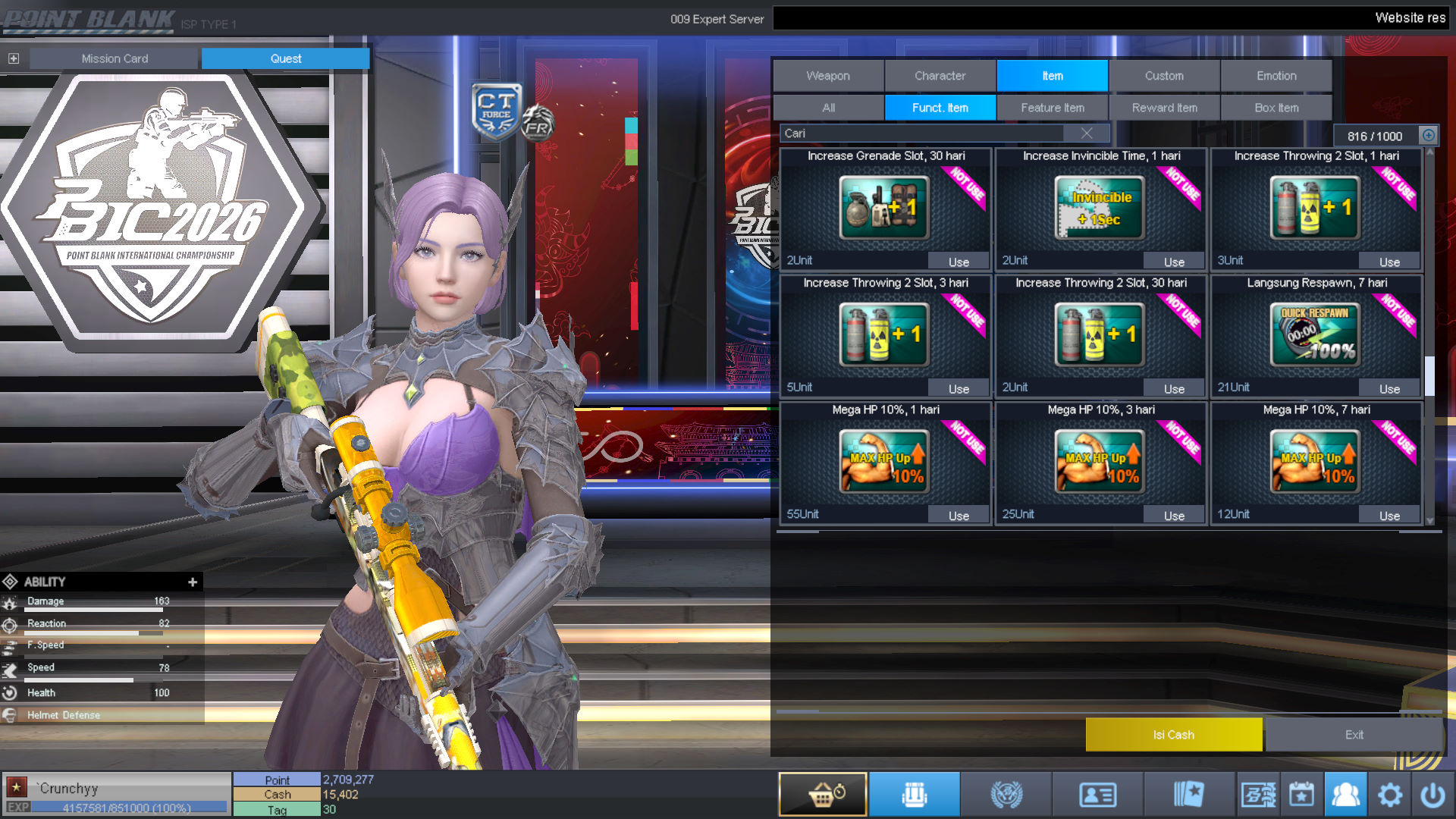Screen dimensions: 1456x819
Task: Expand inventory capacity with the plus button
Action: (x=1429, y=136)
